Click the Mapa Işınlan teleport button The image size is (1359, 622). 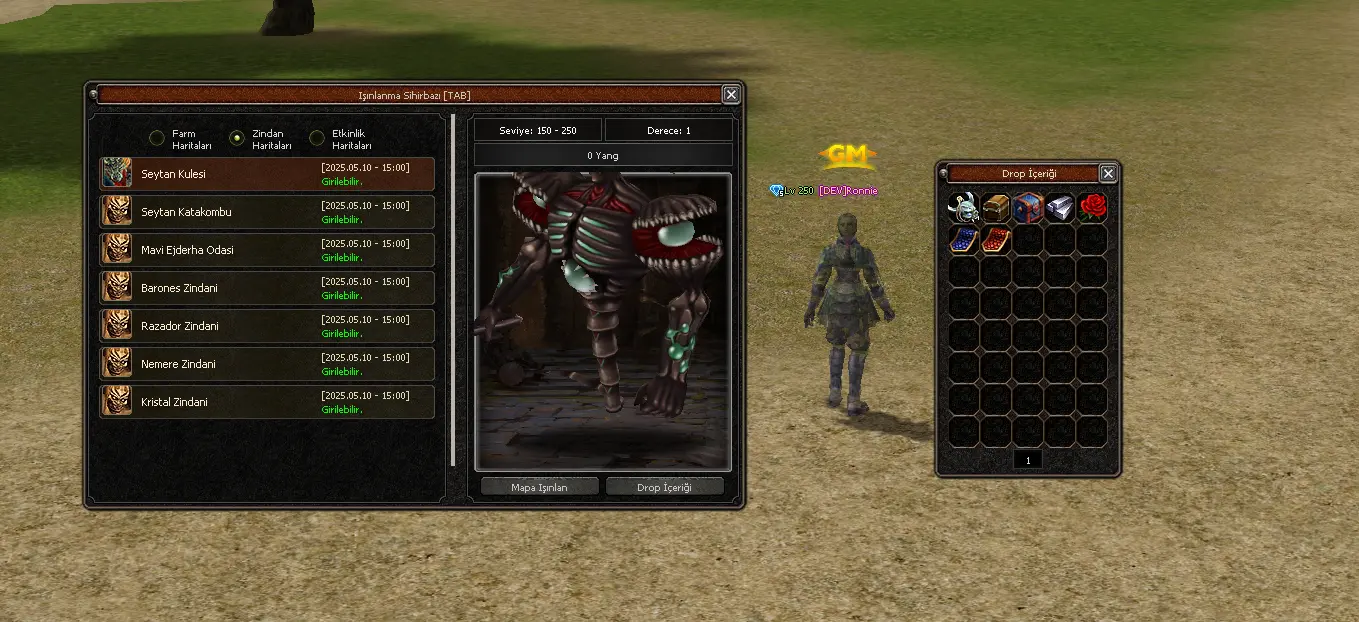(x=539, y=487)
